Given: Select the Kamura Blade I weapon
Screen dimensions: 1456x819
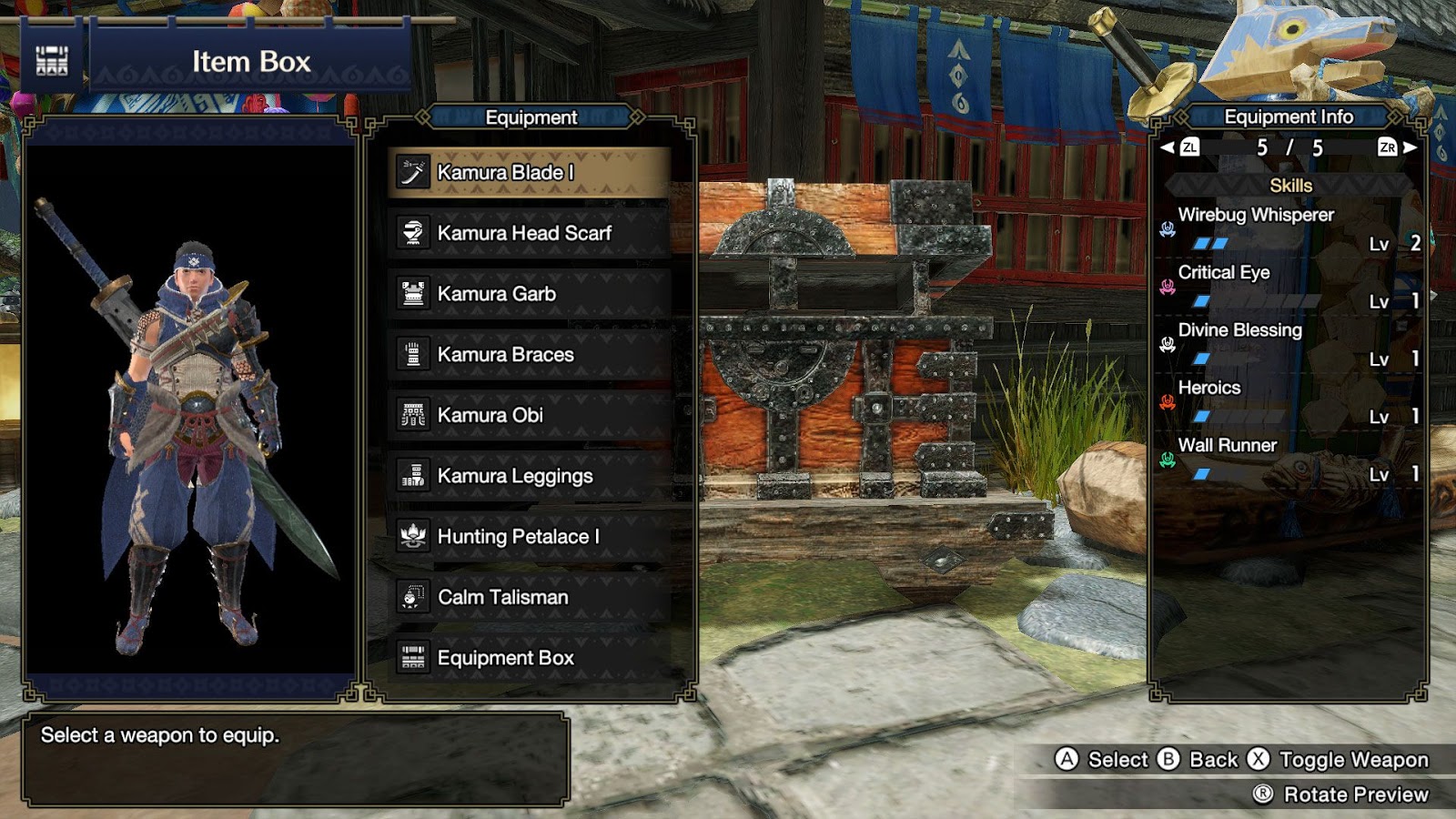Looking at the screenshot, I should pos(530,173).
